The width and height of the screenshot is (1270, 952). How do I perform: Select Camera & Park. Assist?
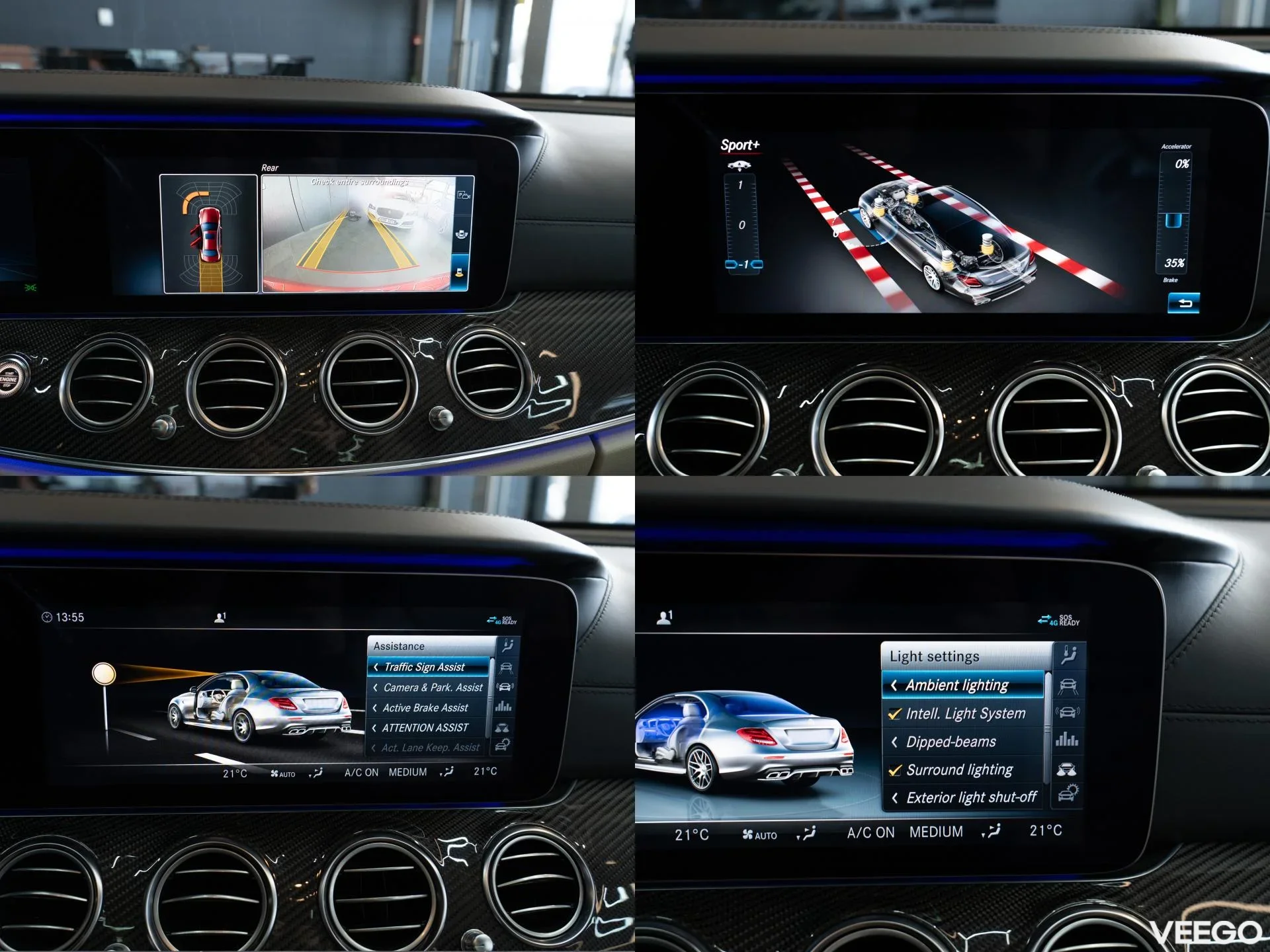click(428, 688)
